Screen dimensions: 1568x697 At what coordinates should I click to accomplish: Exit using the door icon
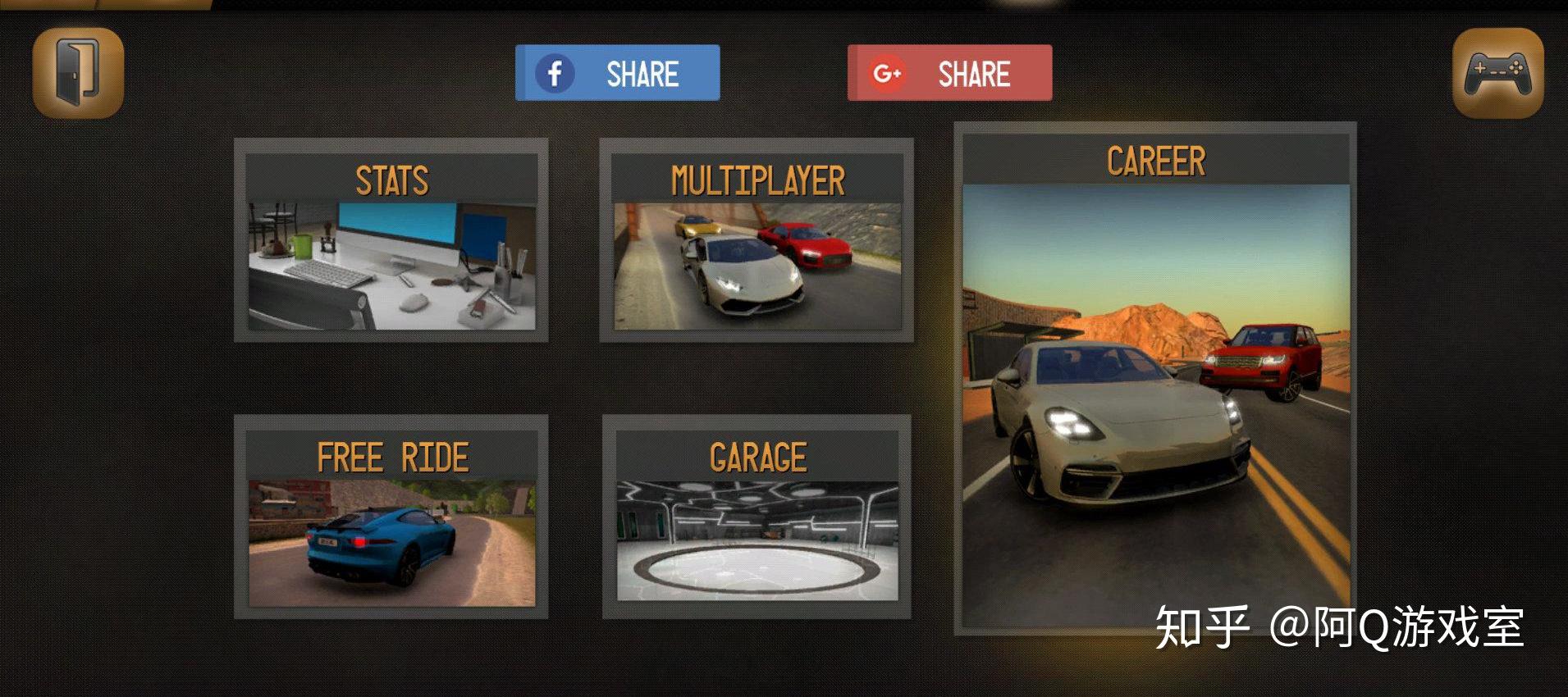click(78, 73)
